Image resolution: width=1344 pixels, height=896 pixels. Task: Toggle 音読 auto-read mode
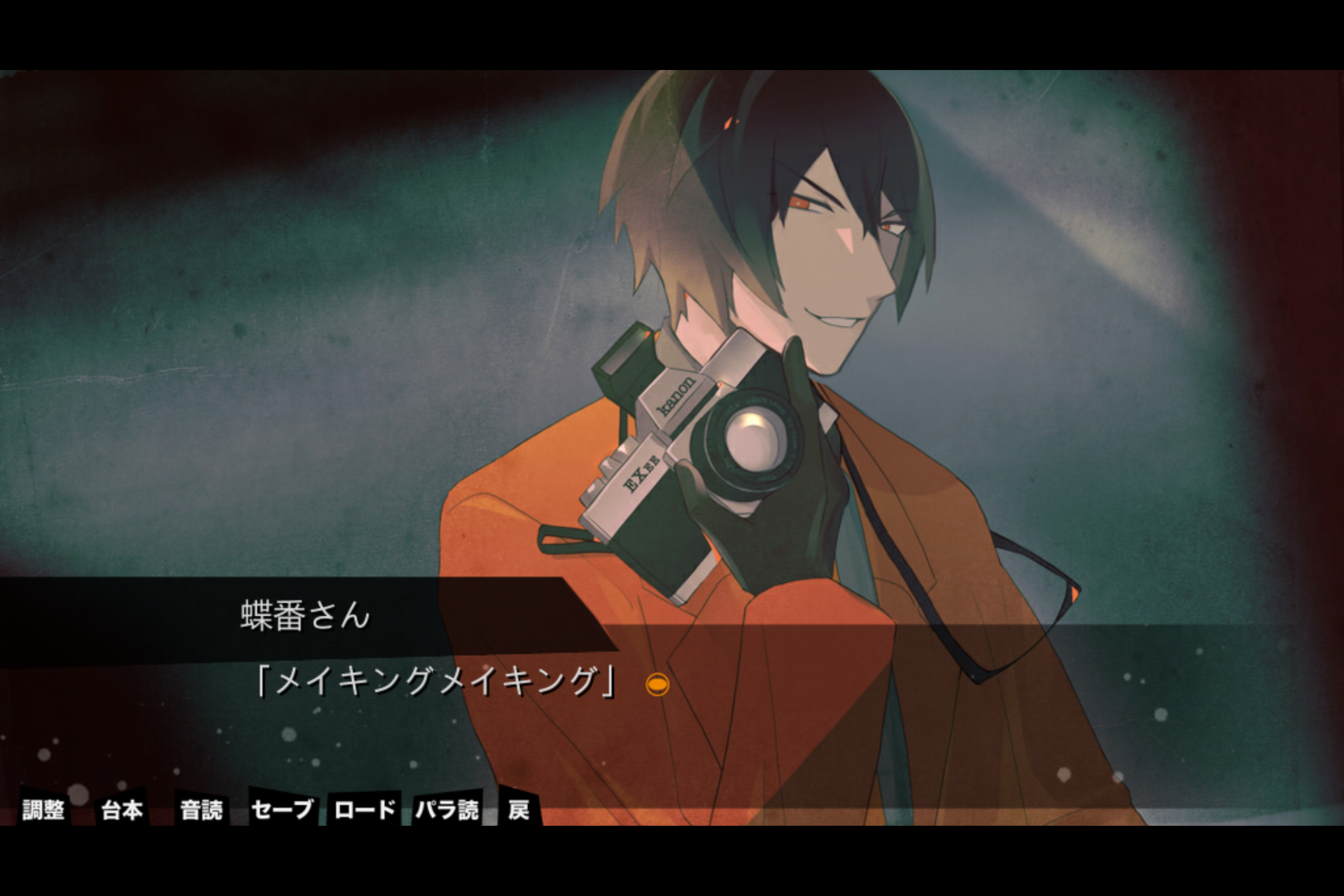click(x=201, y=808)
